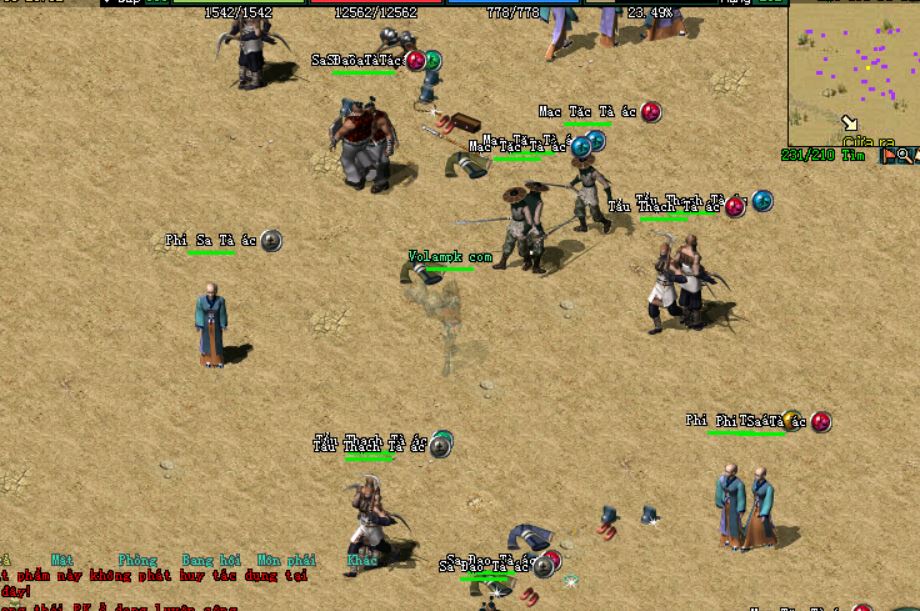The image size is (920, 611).
Task: Open the magnifying glass map search
Action: pyautogui.click(x=903, y=155)
